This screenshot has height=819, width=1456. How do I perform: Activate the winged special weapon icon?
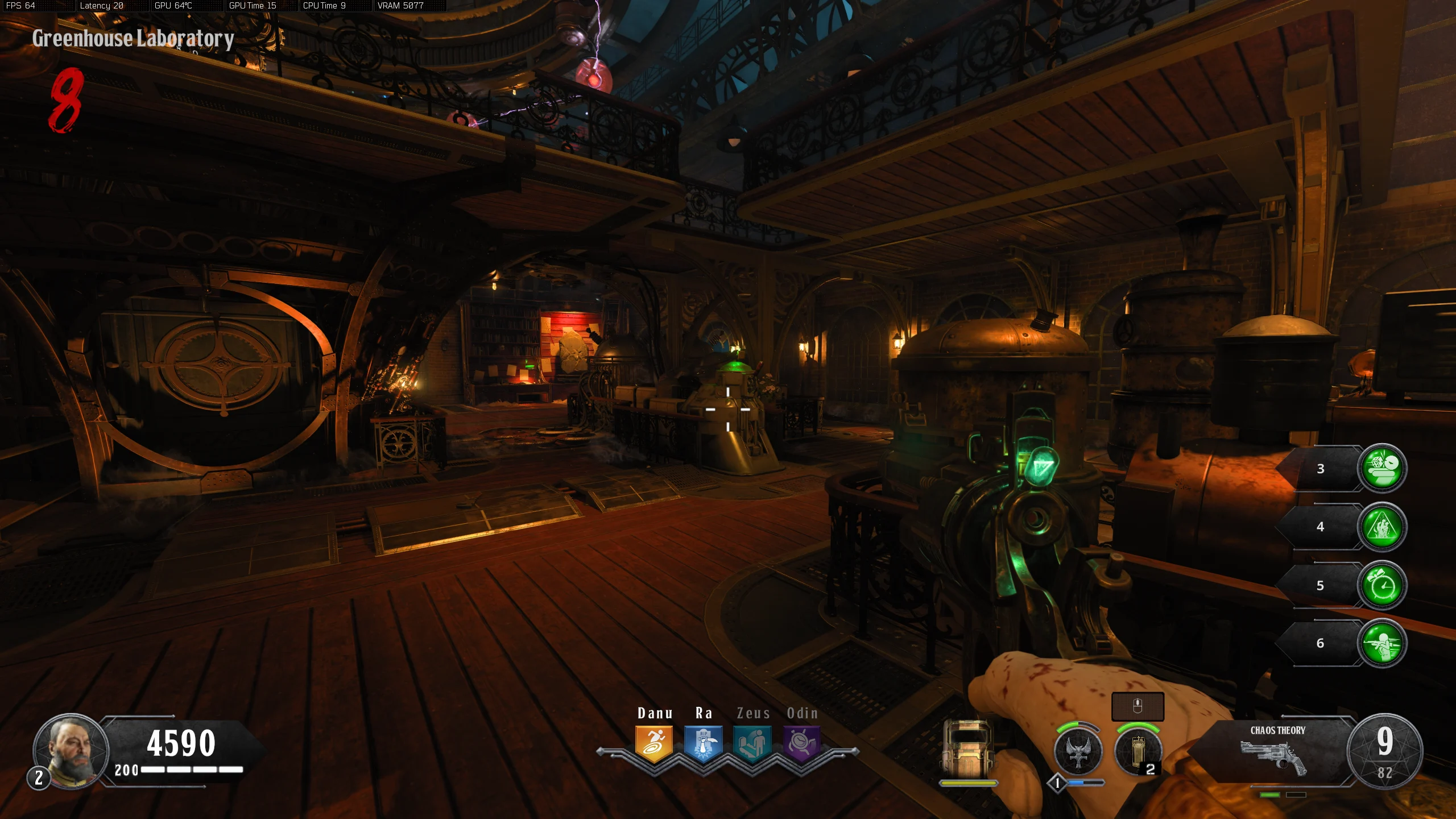[1078, 752]
